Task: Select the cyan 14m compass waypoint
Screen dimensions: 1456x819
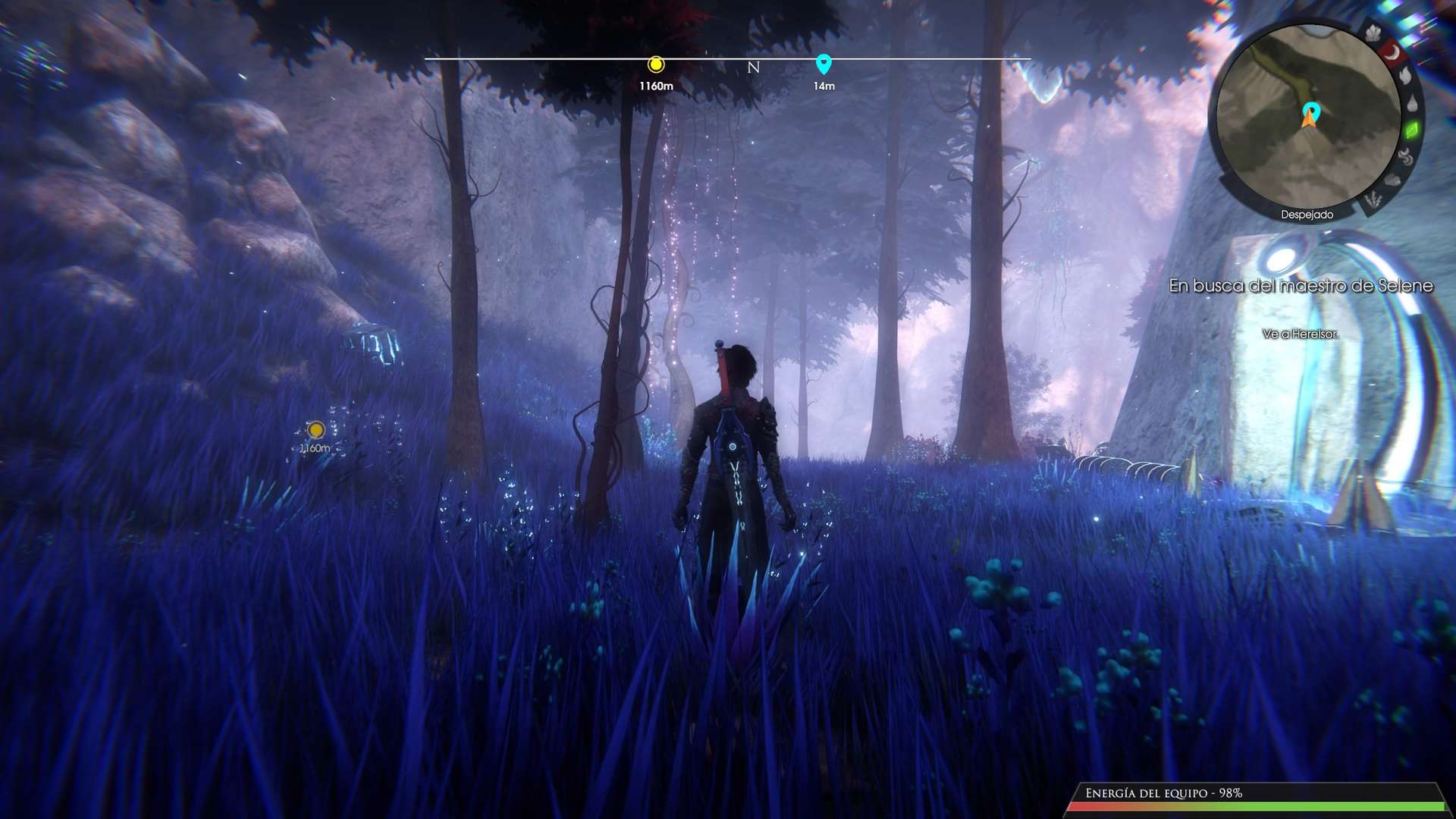Action: [824, 64]
